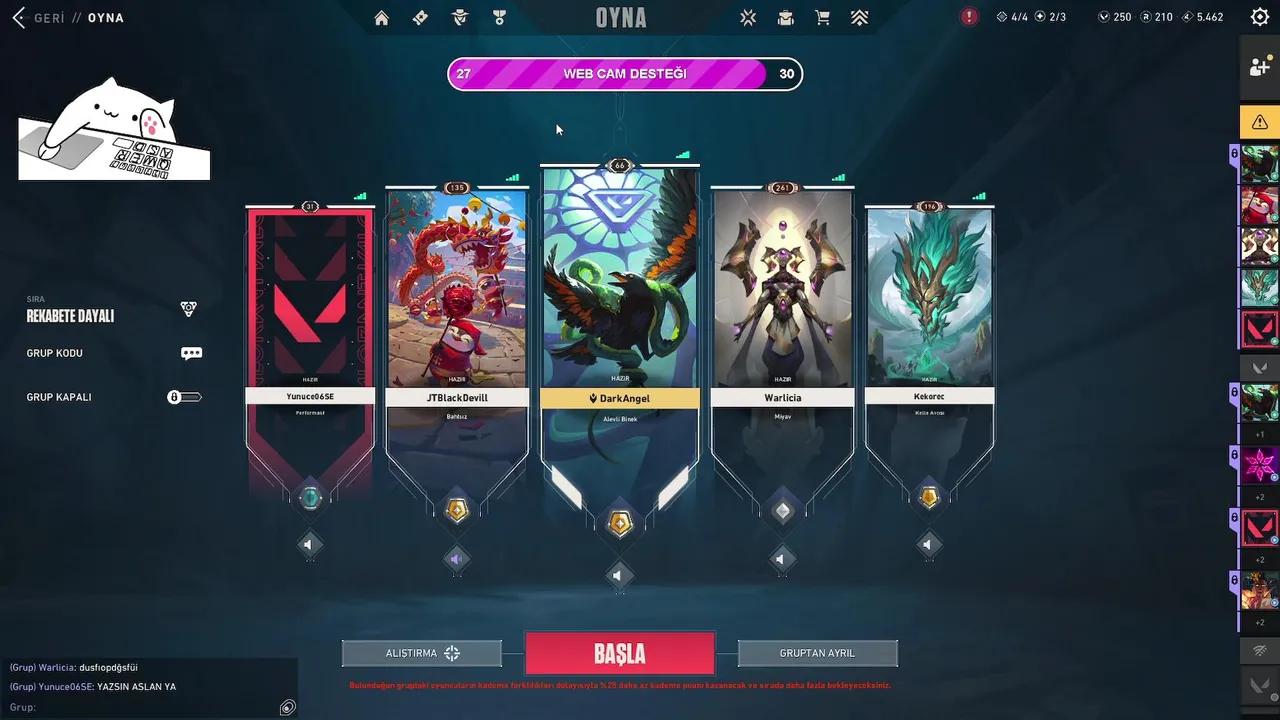Open the Career stats chevron icon
This screenshot has width=1280, height=720.
[859, 17]
